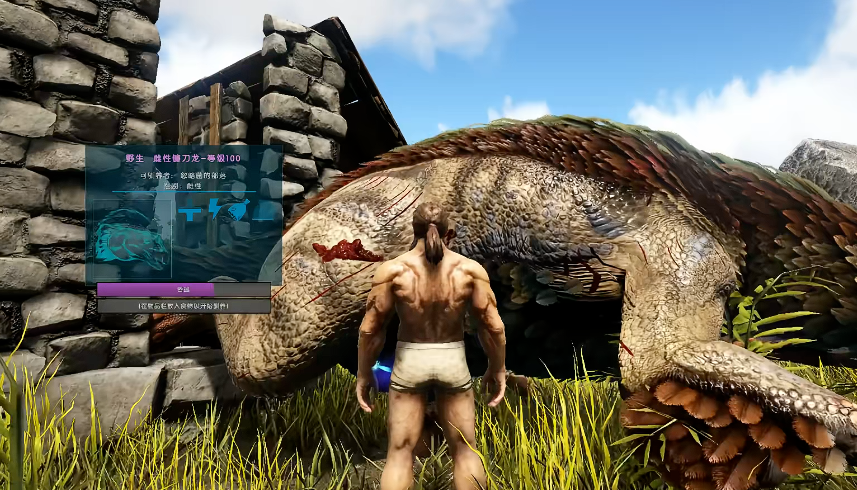
Task: Click the feed-to-start-taming message bar
Action: [183, 305]
